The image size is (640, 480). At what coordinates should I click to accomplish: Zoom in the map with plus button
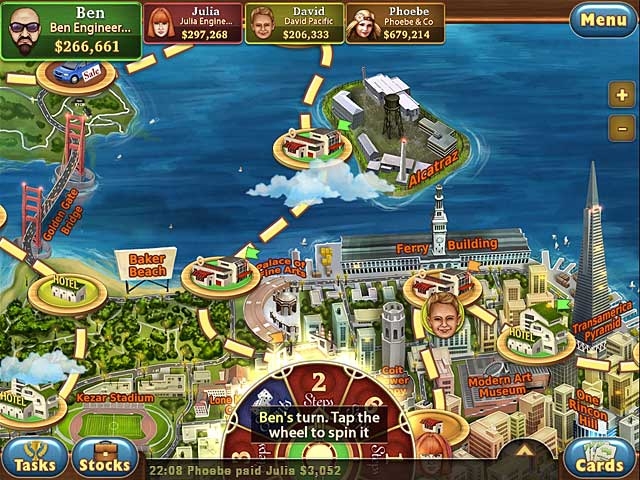click(x=620, y=96)
